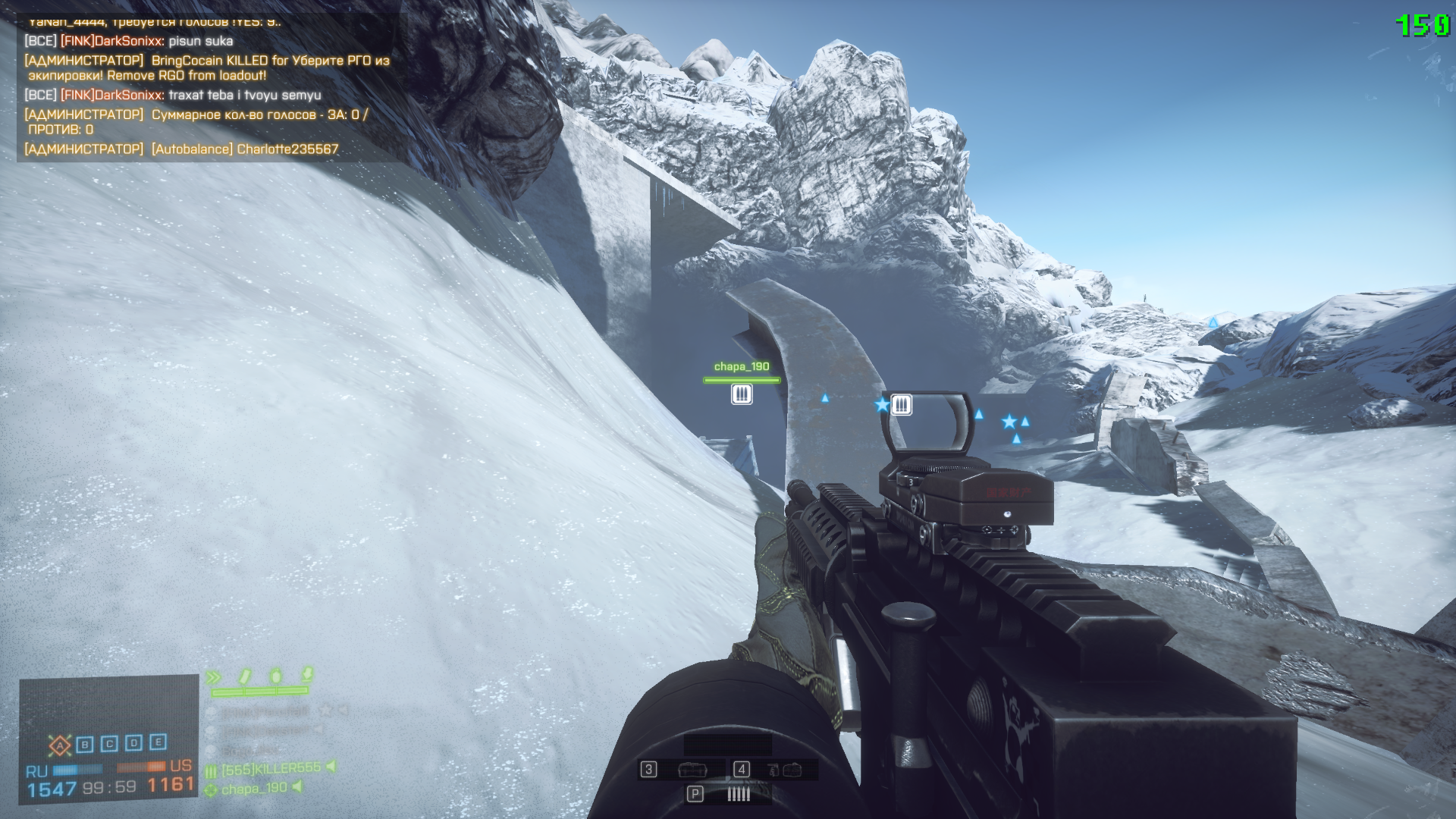Click the ammo icon under chapa_190's name tag
Screen dimensions: 1456x819
[742, 394]
